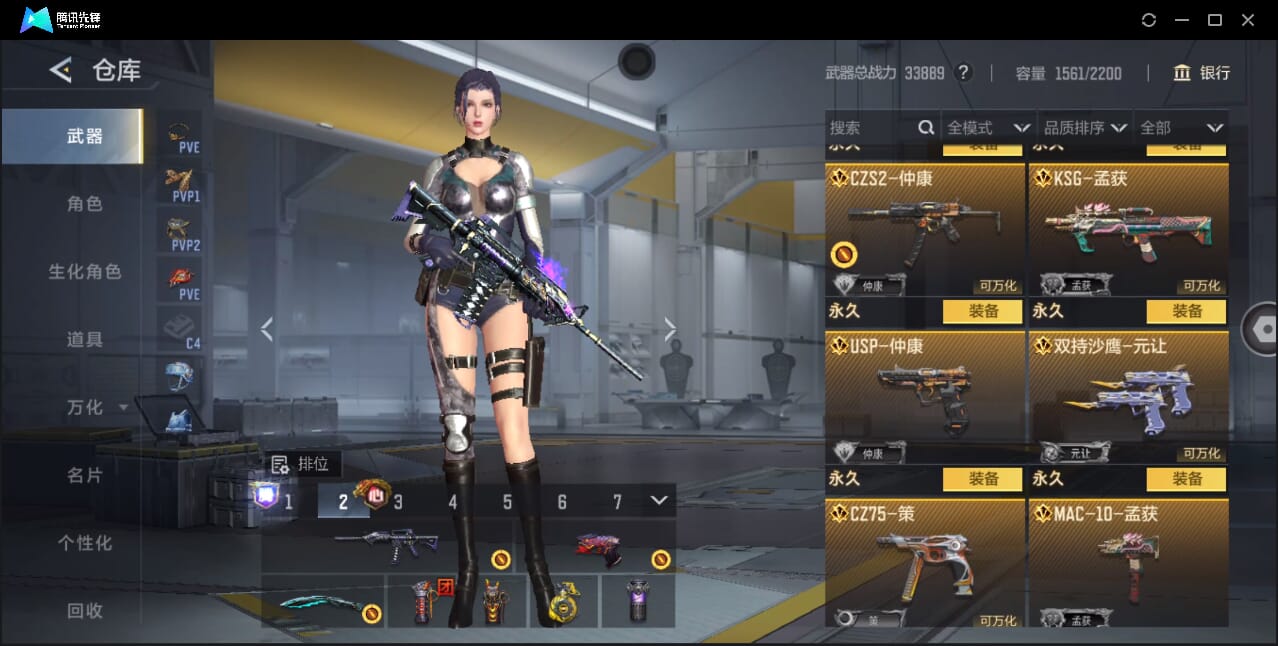Select the 生化角色 category
The width and height of the screenshot is (1278, 646).
point(84,272)
